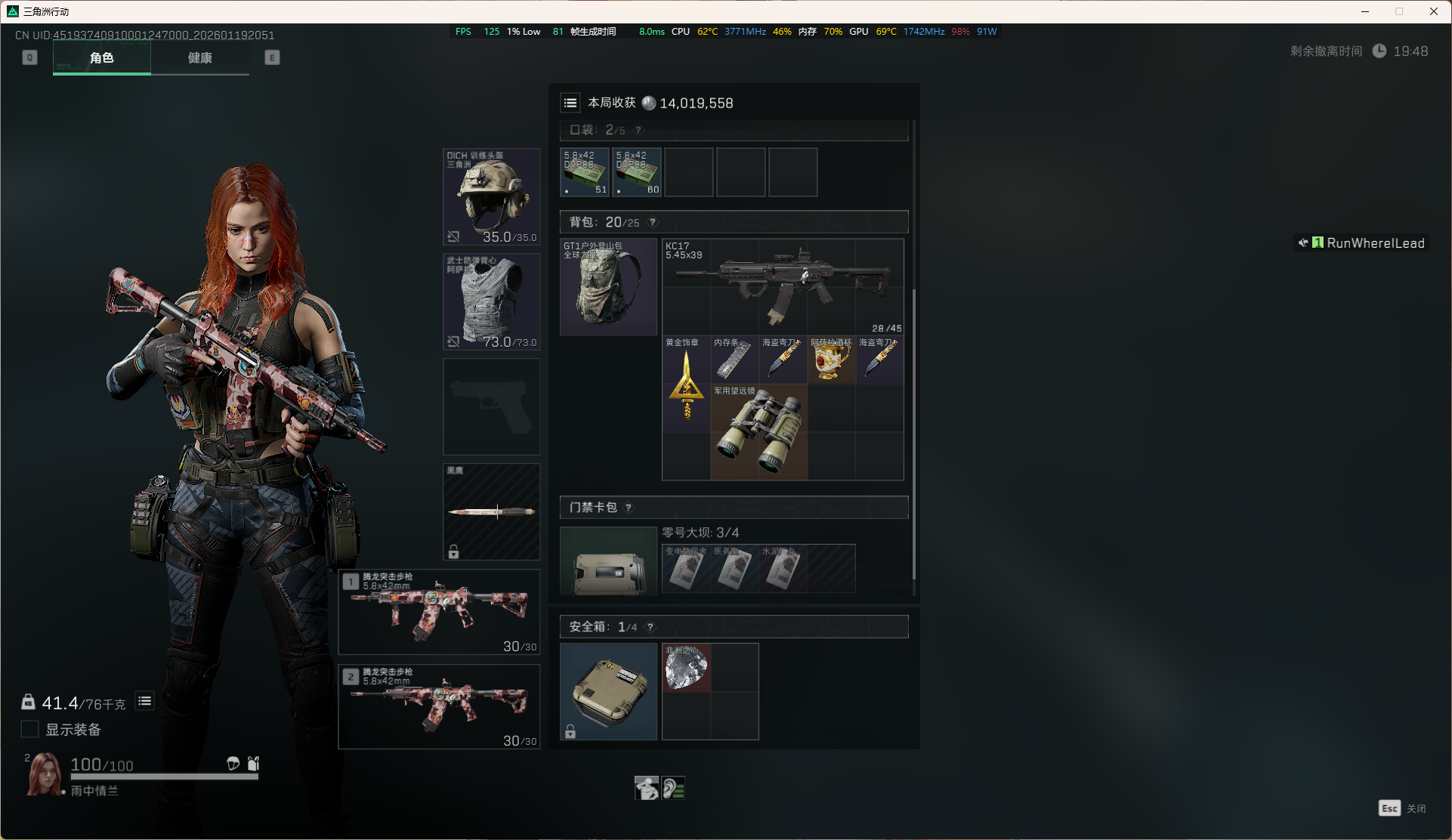Toggle the 显示装备 checkbox
This screenshot has width=1452, height=840.
pyautogui.click(x=30, y=729)
